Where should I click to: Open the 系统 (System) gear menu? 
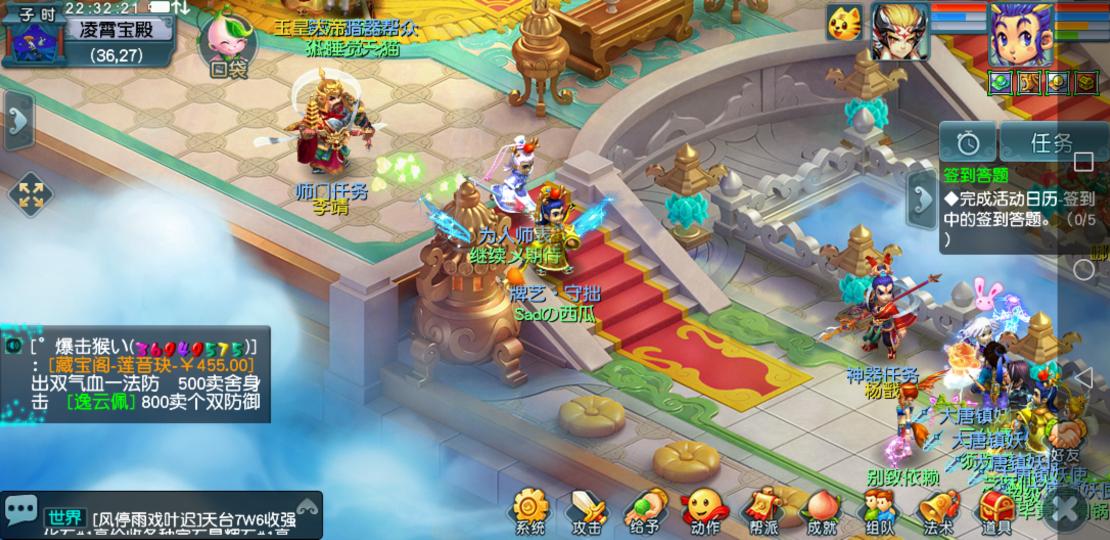[530, 509]
